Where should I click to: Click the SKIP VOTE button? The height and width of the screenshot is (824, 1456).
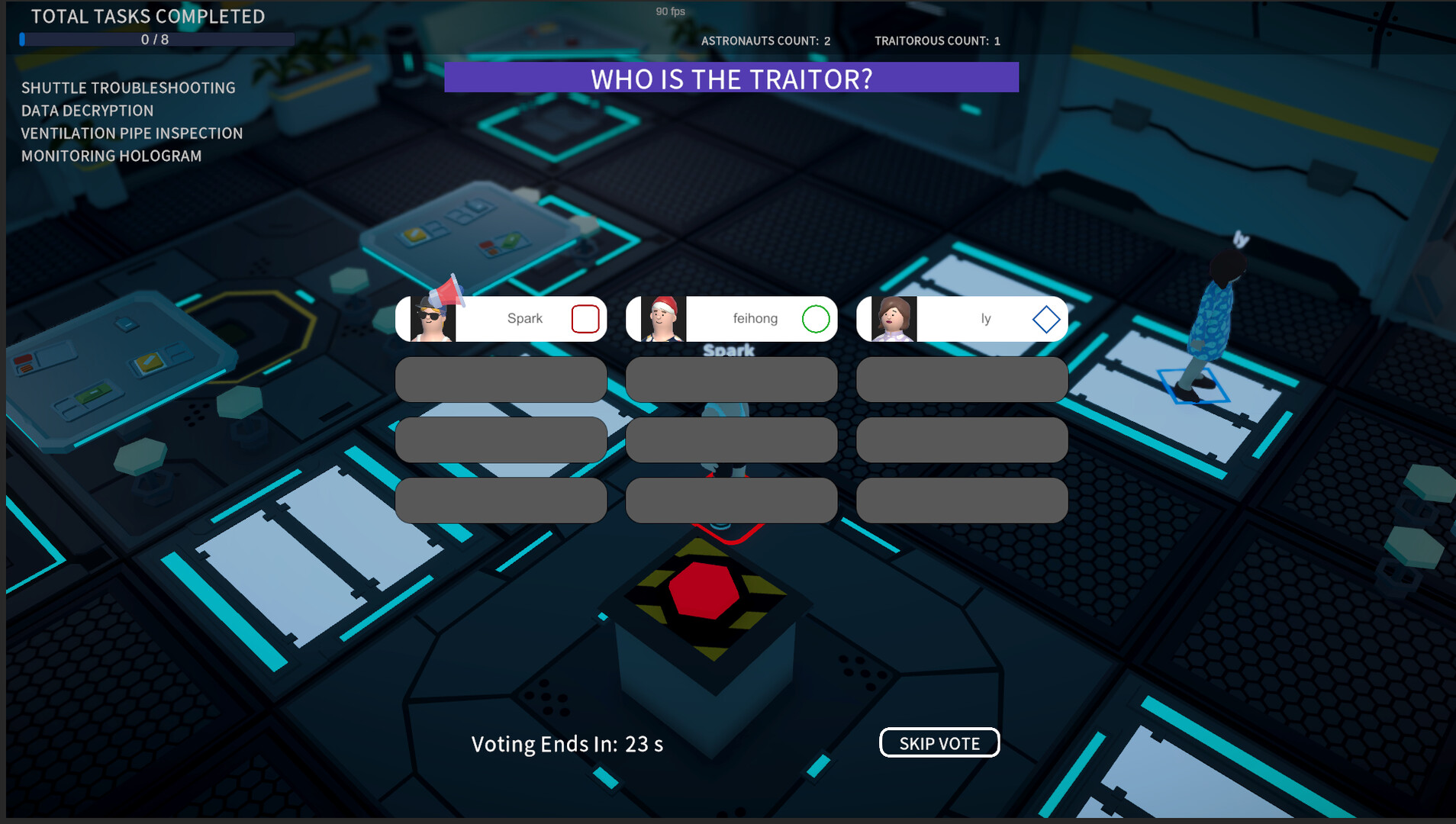pyautogui.click(x=939, y=742)
